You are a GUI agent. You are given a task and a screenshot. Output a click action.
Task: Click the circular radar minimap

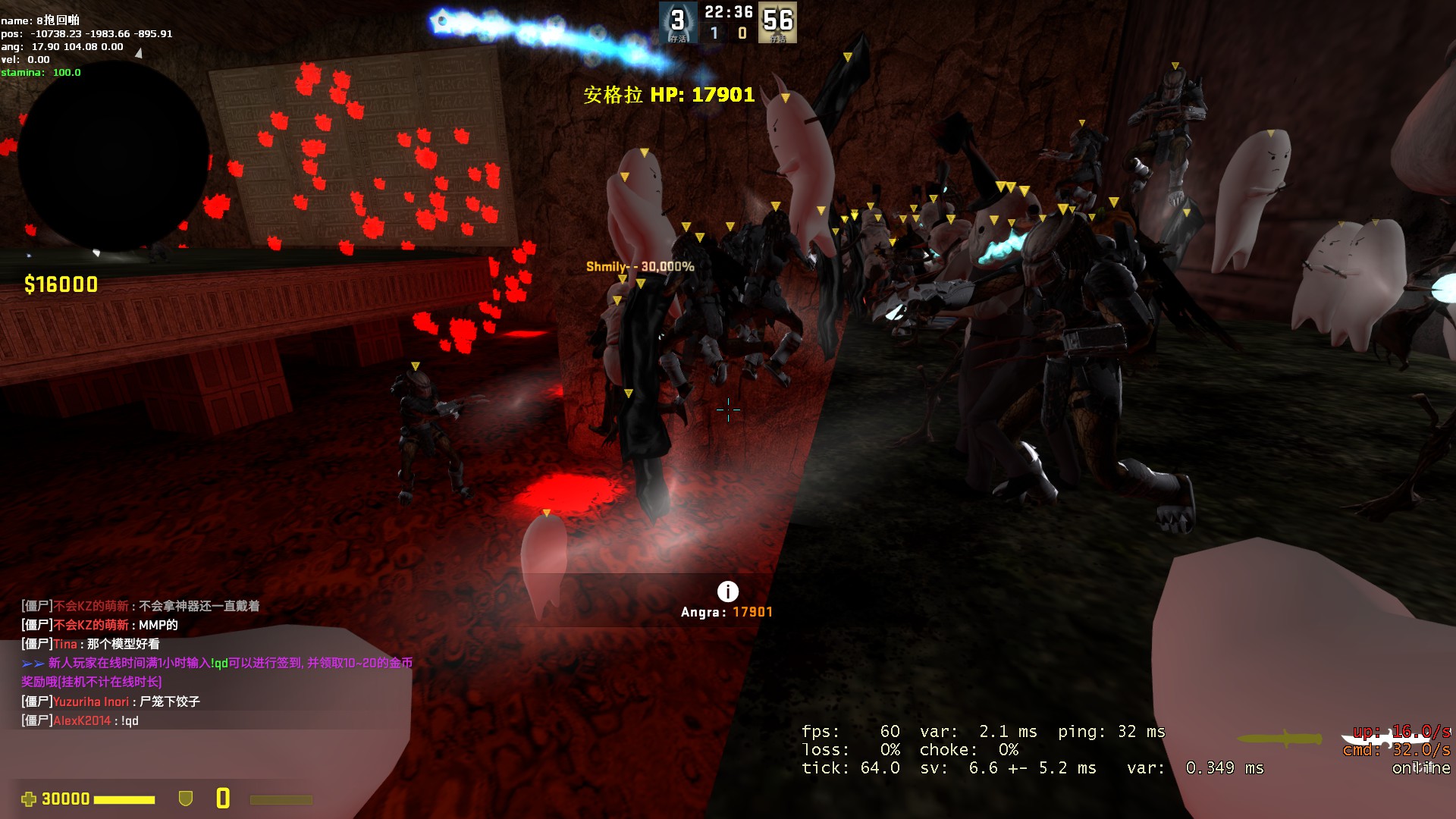[x=114, y=157]
